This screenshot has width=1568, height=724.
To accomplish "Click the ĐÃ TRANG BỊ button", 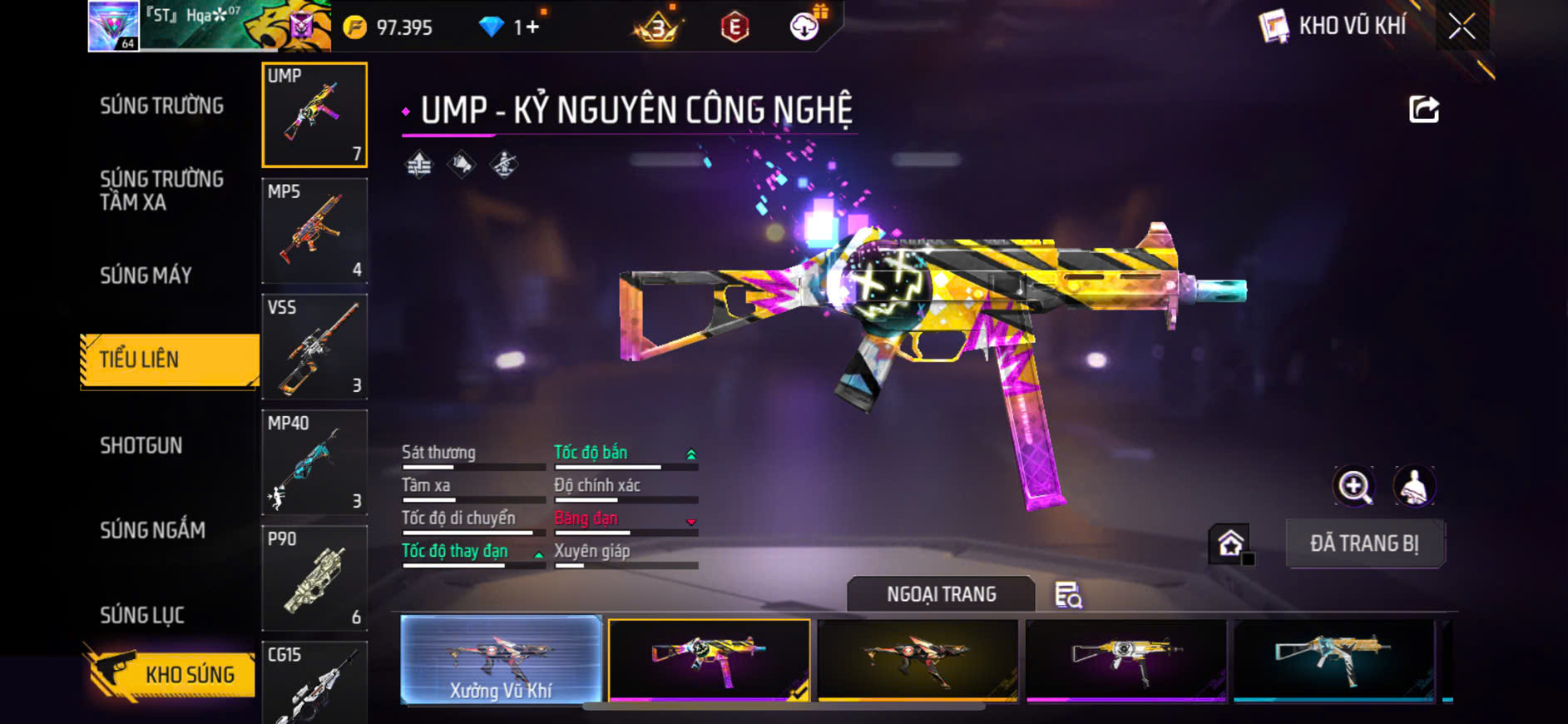I will [x=1364, y=543].
